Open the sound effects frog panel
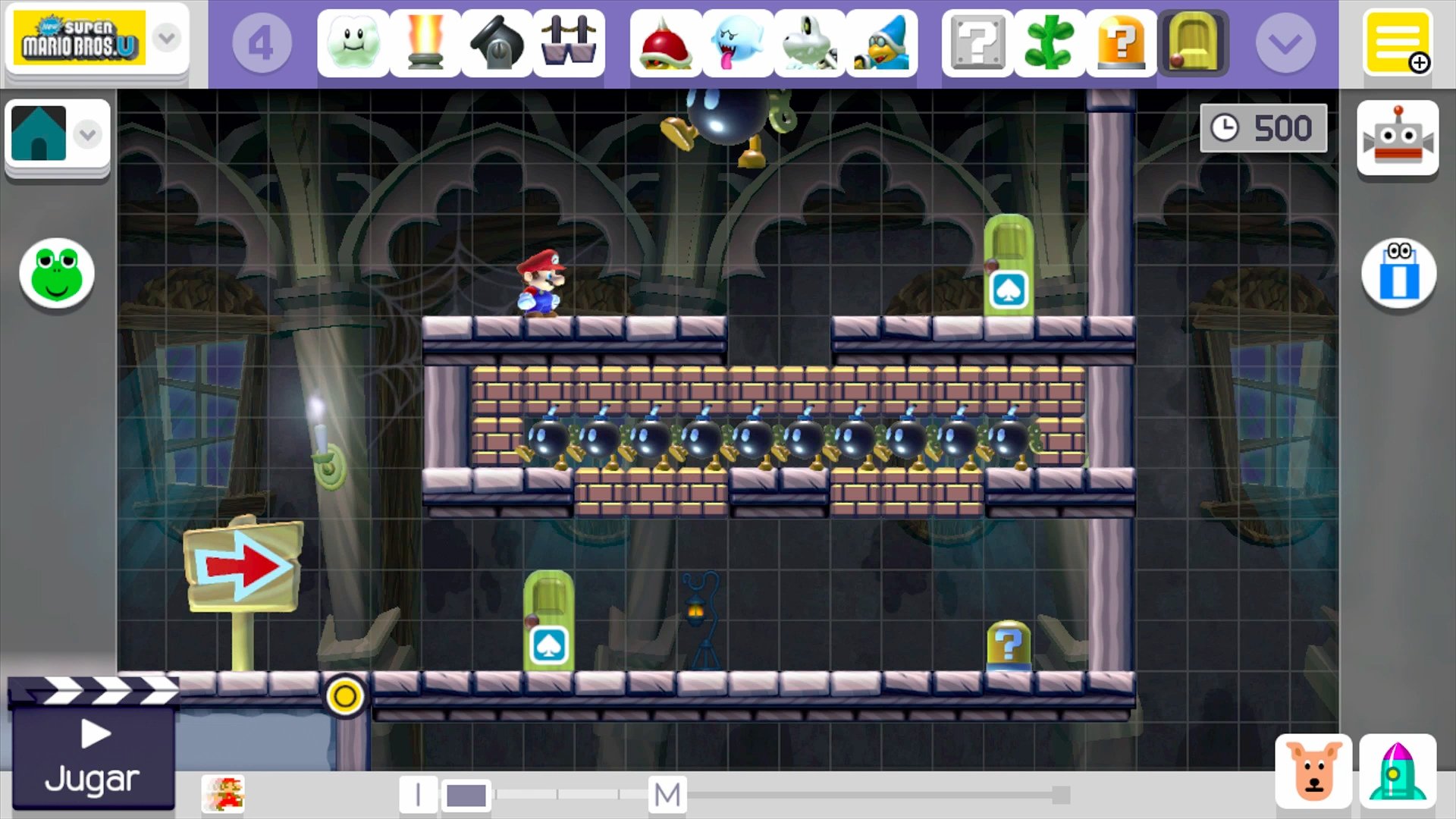This screenshot has width=1456, height=819. [x=55, y=275]
